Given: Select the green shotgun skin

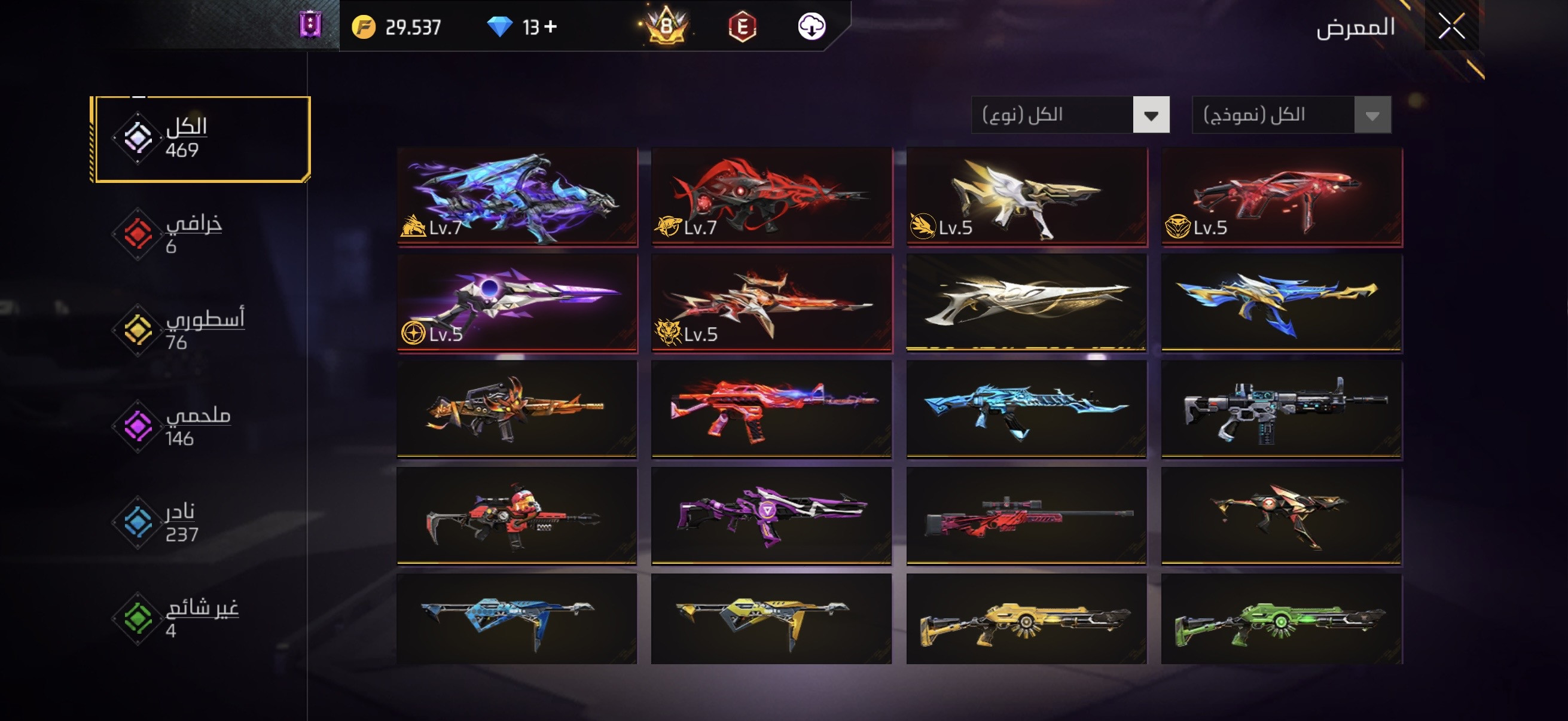Looking at the screenshot, I should (x=1282, y=621).
